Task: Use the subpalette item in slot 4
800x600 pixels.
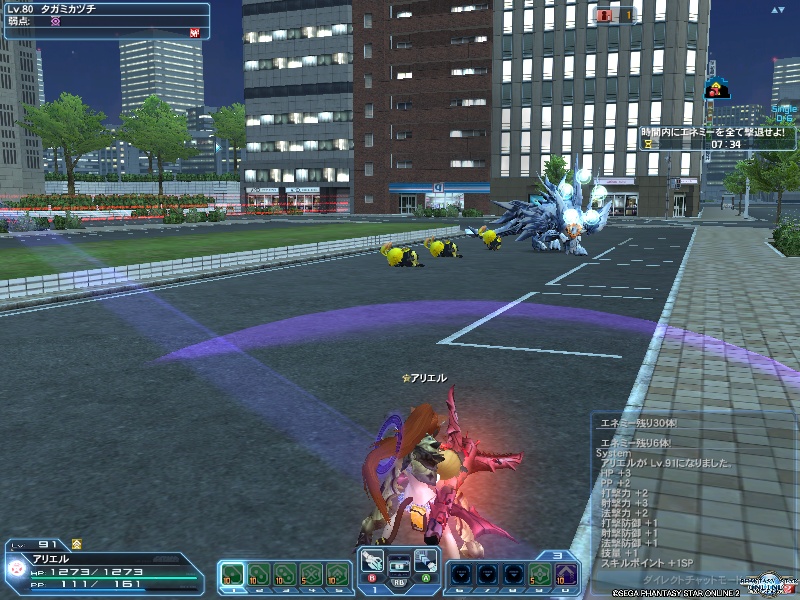Action: pyautogui.click(x=311, y=573)
